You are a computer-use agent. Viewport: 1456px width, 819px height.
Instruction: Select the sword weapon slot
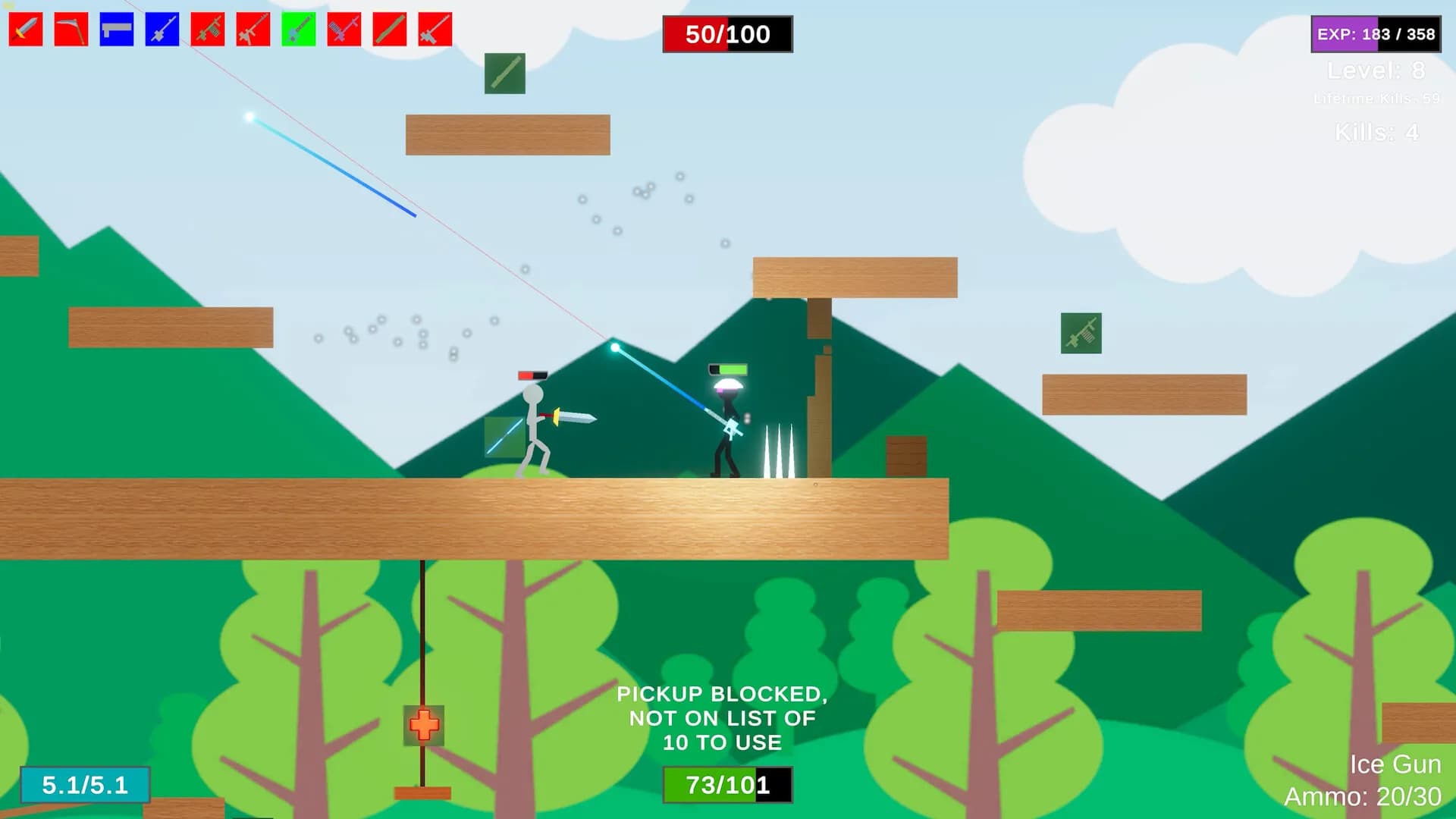pyautogui.click(x=26, y=30)
